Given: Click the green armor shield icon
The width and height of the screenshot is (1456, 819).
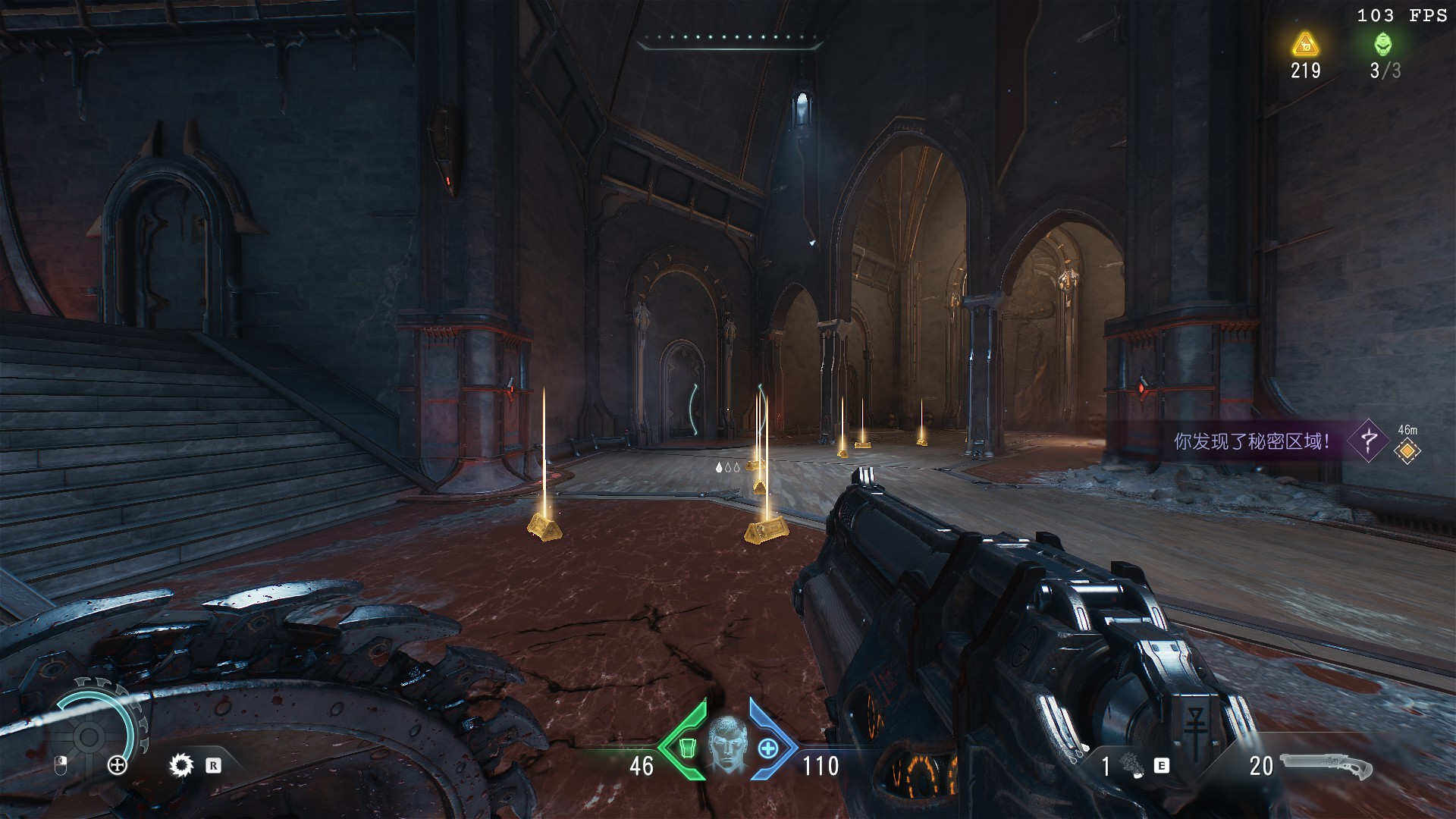Looking at the screenshot, I should pos(686,748).
